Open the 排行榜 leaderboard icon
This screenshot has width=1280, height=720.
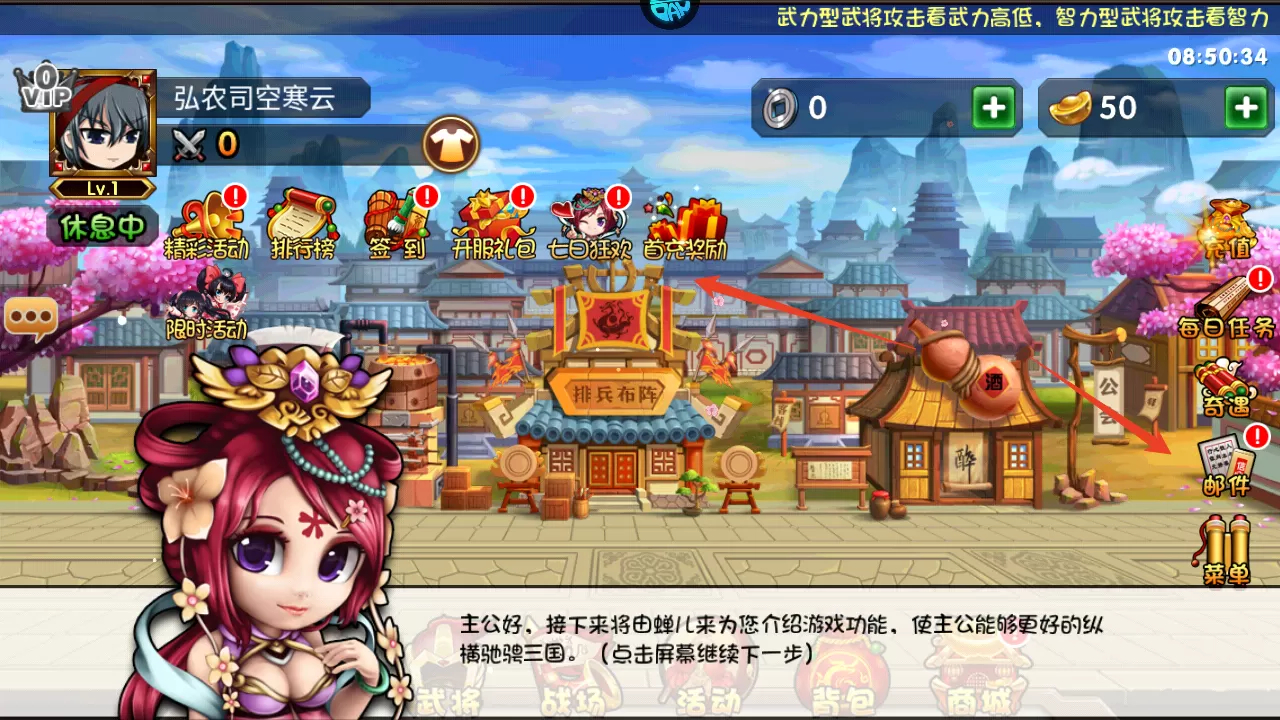tap(301, 222)
